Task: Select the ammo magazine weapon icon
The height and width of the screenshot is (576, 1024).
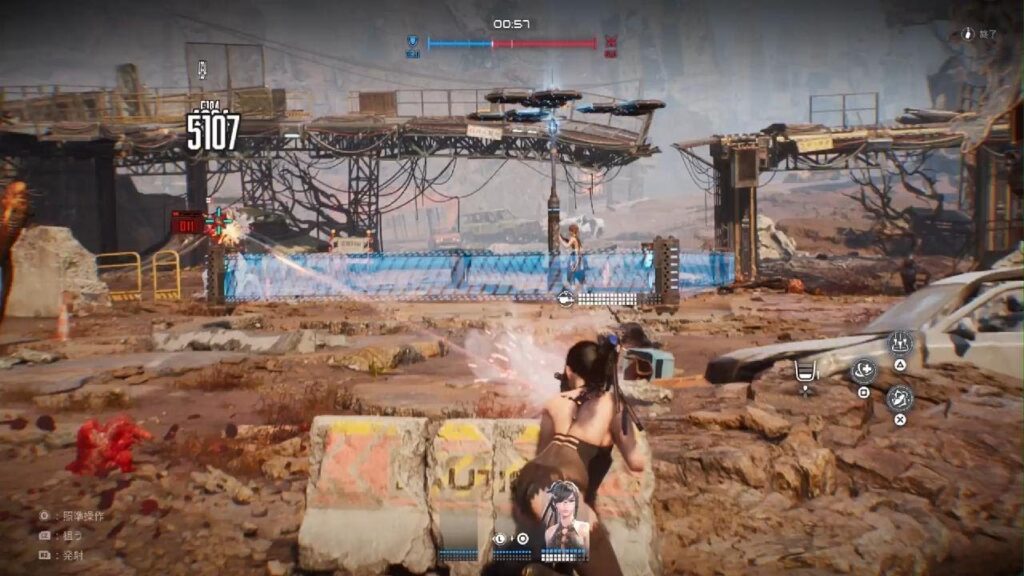Action: tap(805, 372)
